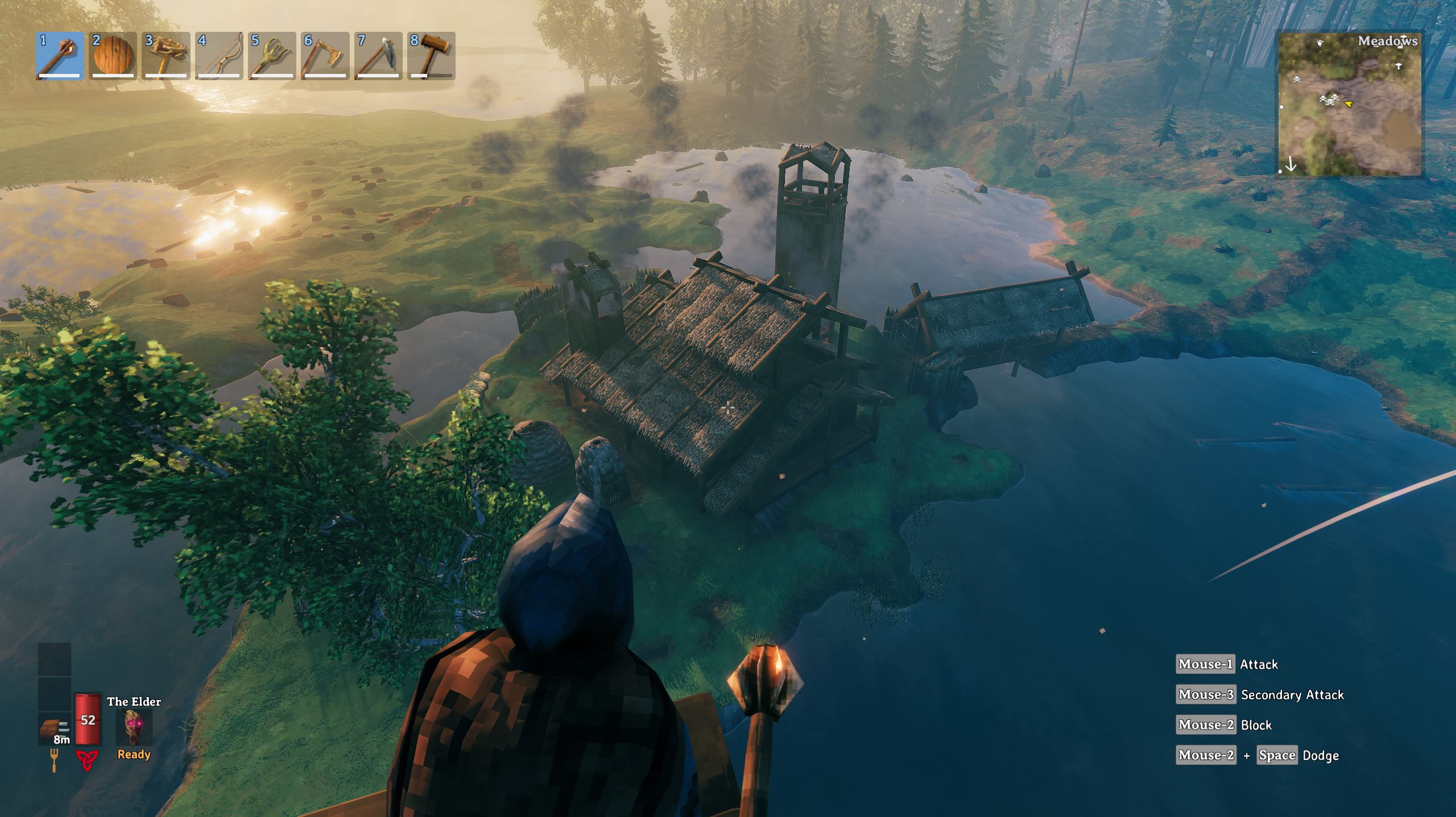The height and width of the screenshot is (817, 1456).
Task: Choose the antler pickaxe slot
Action: pyautogui.click(x=166, y=56)
